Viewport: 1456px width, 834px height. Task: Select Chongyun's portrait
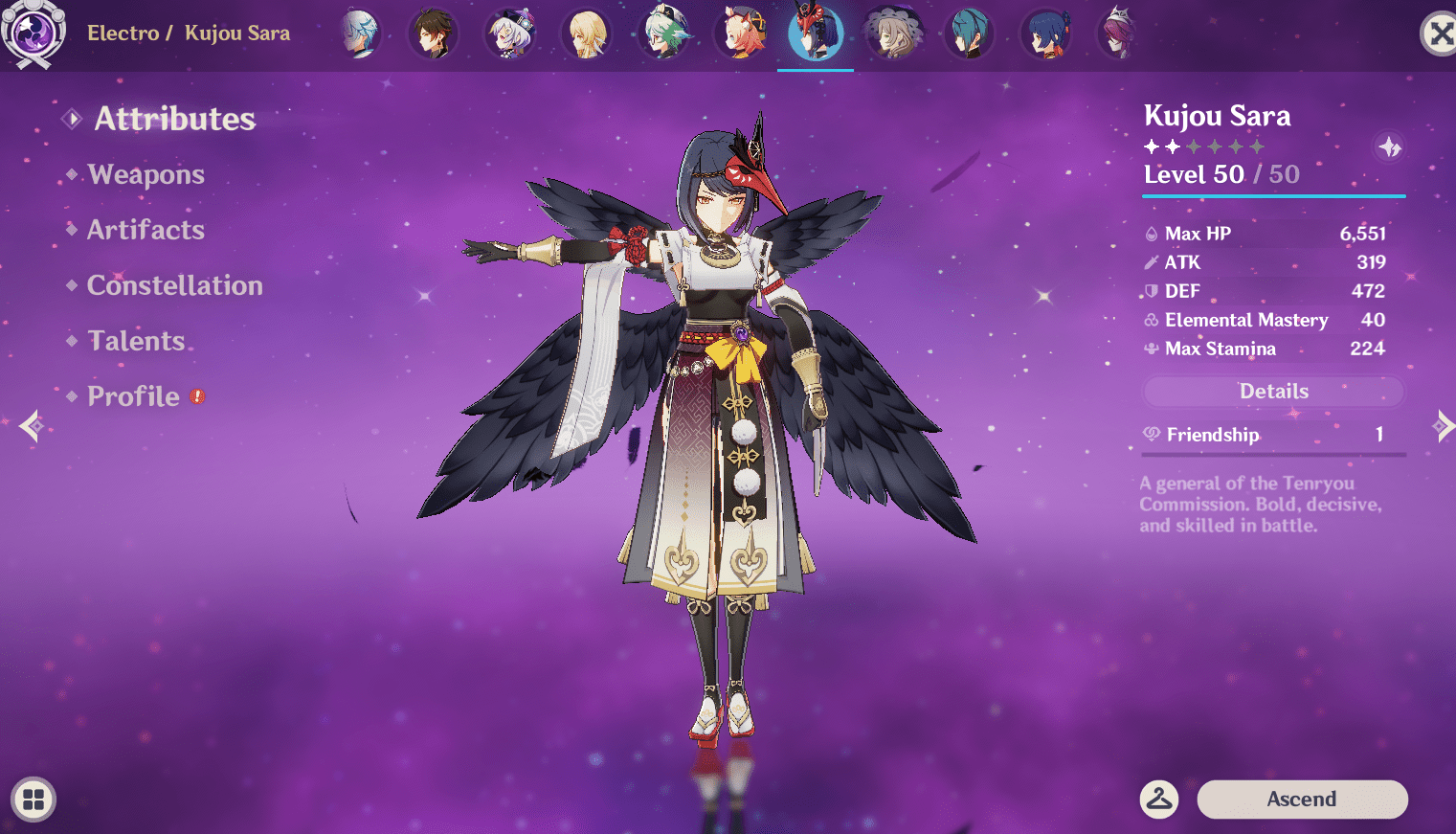pos(359,34)
